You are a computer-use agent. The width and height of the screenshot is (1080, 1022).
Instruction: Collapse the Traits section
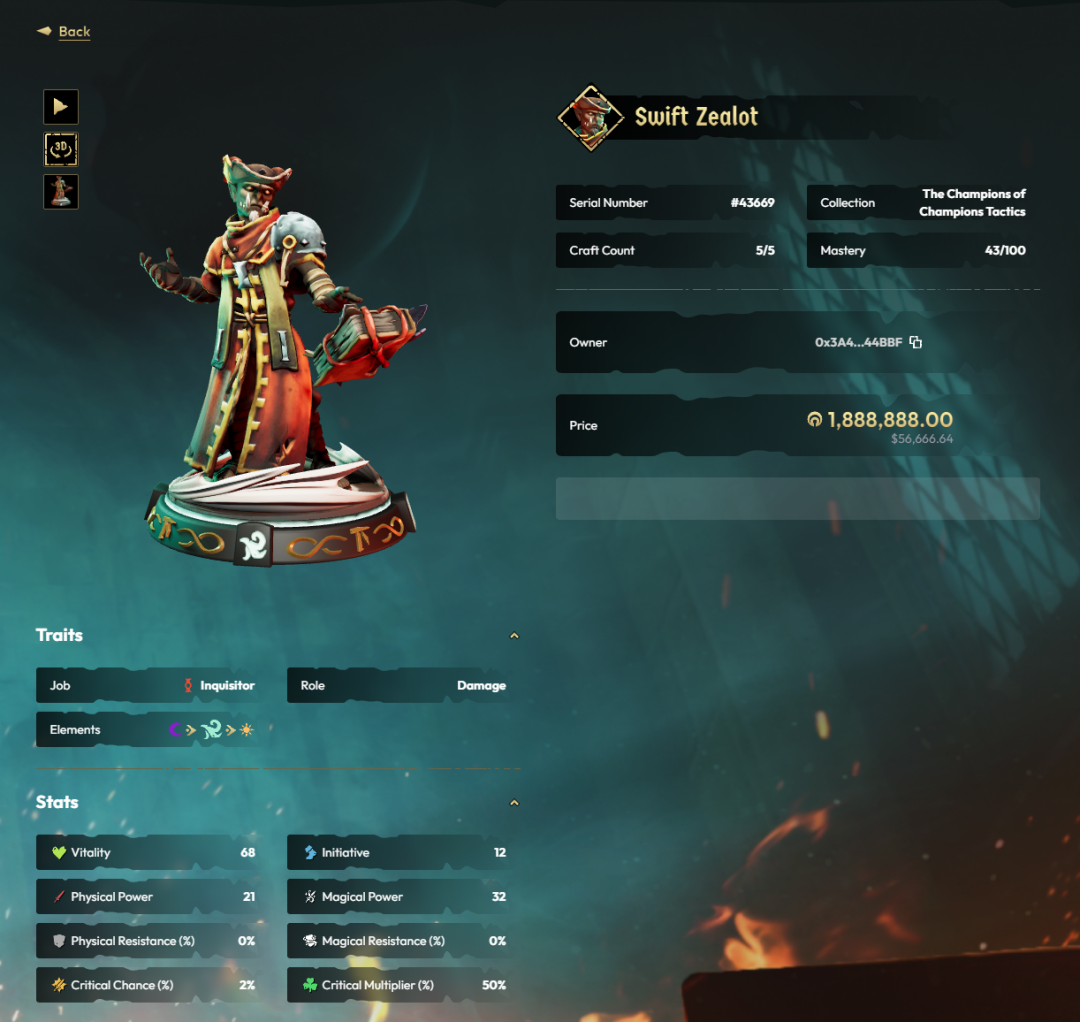tap(514, 635)
